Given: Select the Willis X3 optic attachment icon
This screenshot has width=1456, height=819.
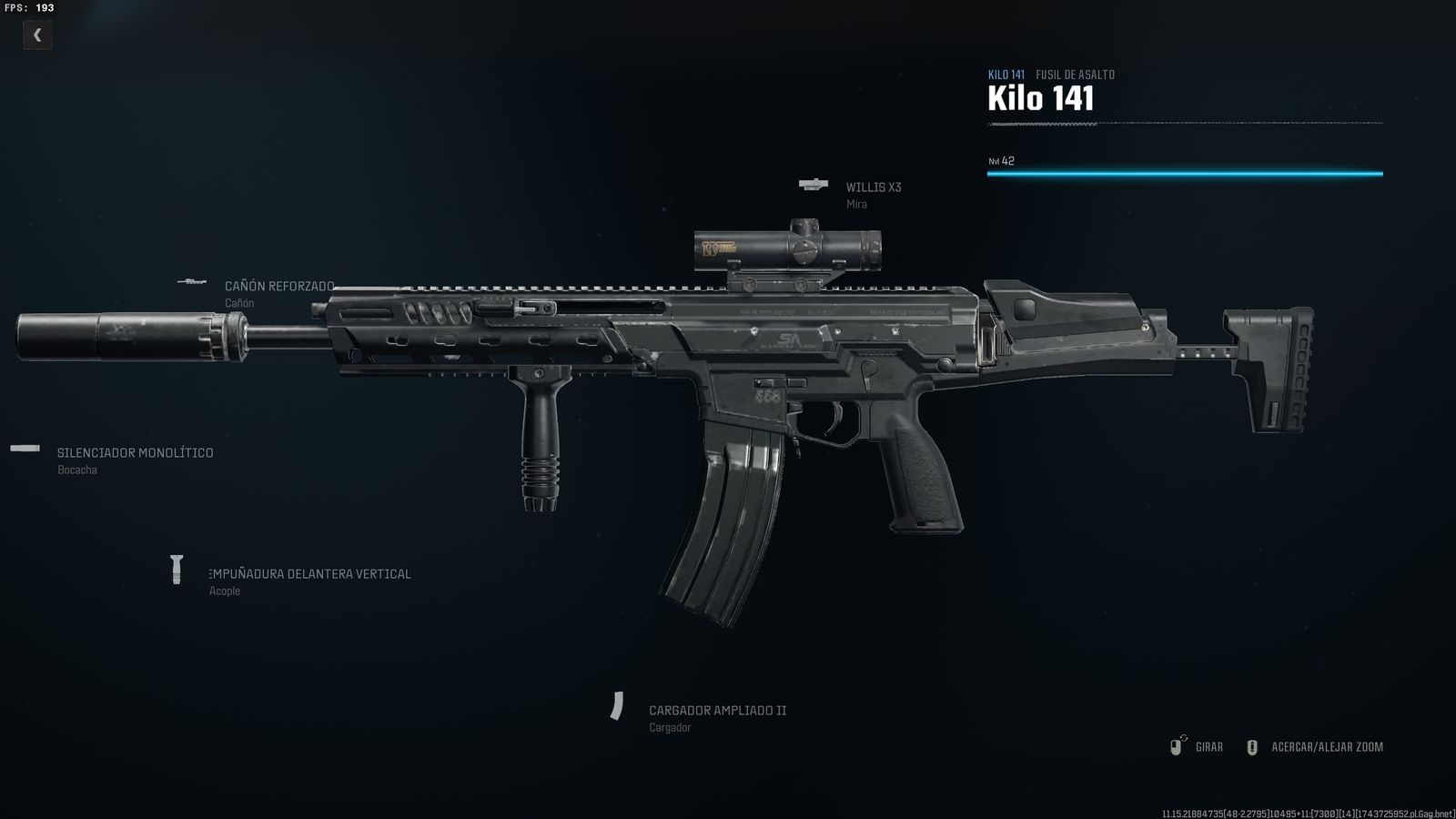Looking at the screenshot, I should (x=811, y=184).
